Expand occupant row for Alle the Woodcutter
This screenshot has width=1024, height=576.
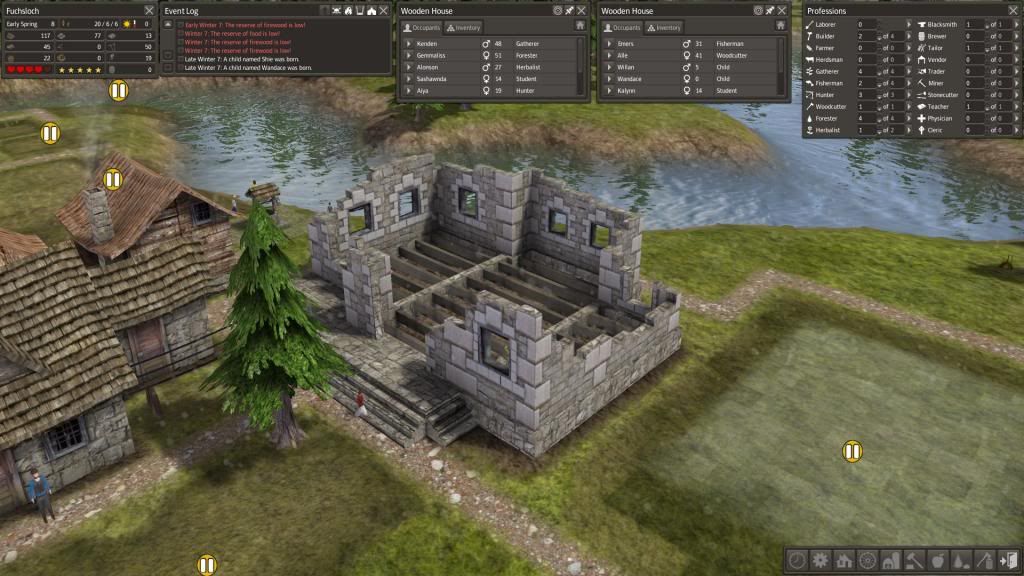(608, 56)
